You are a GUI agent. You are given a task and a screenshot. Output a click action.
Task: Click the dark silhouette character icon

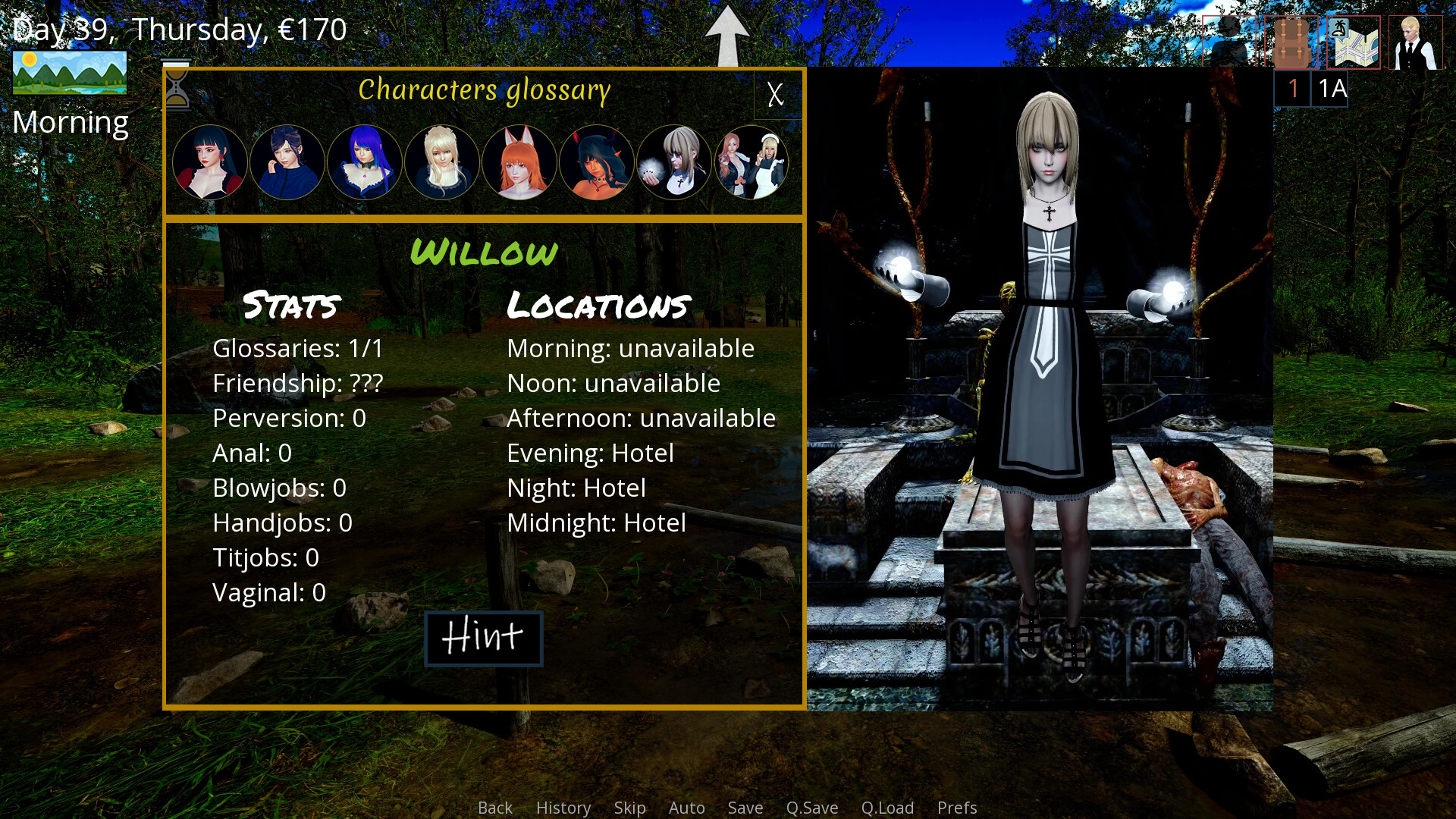(1229, 42)
